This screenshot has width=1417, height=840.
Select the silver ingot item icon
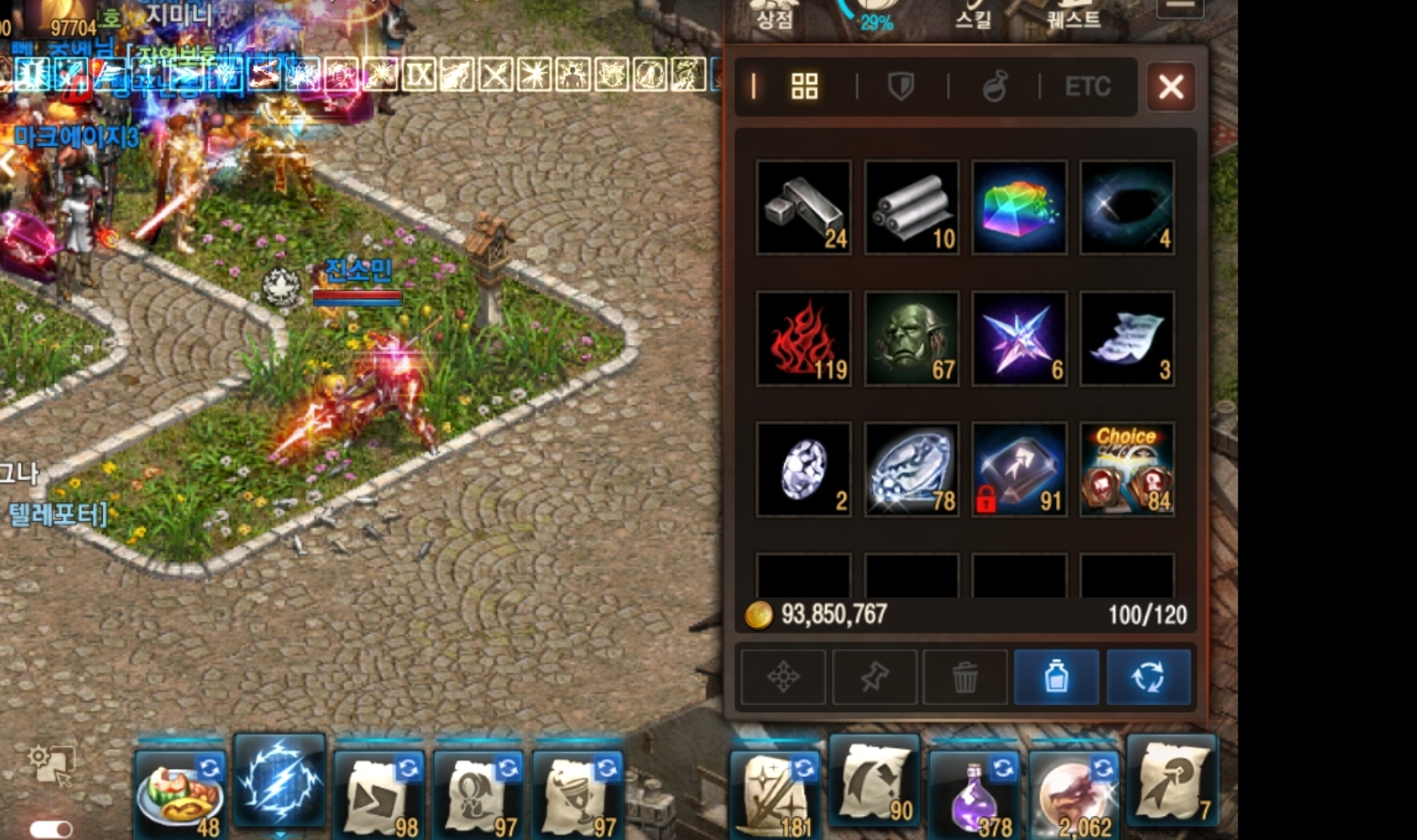click(802, 208)
